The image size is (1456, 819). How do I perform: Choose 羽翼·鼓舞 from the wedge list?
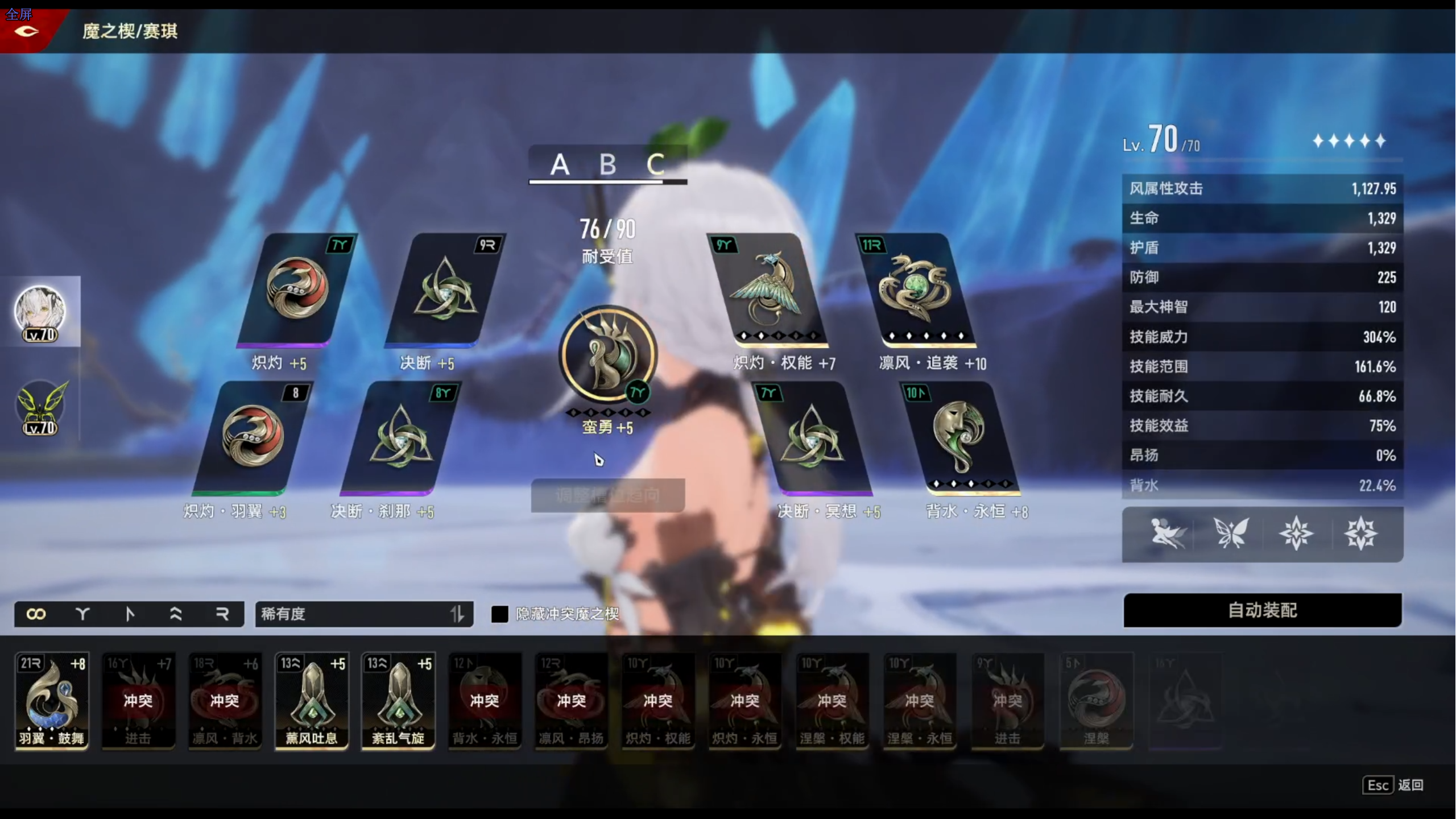click(52, 700)
